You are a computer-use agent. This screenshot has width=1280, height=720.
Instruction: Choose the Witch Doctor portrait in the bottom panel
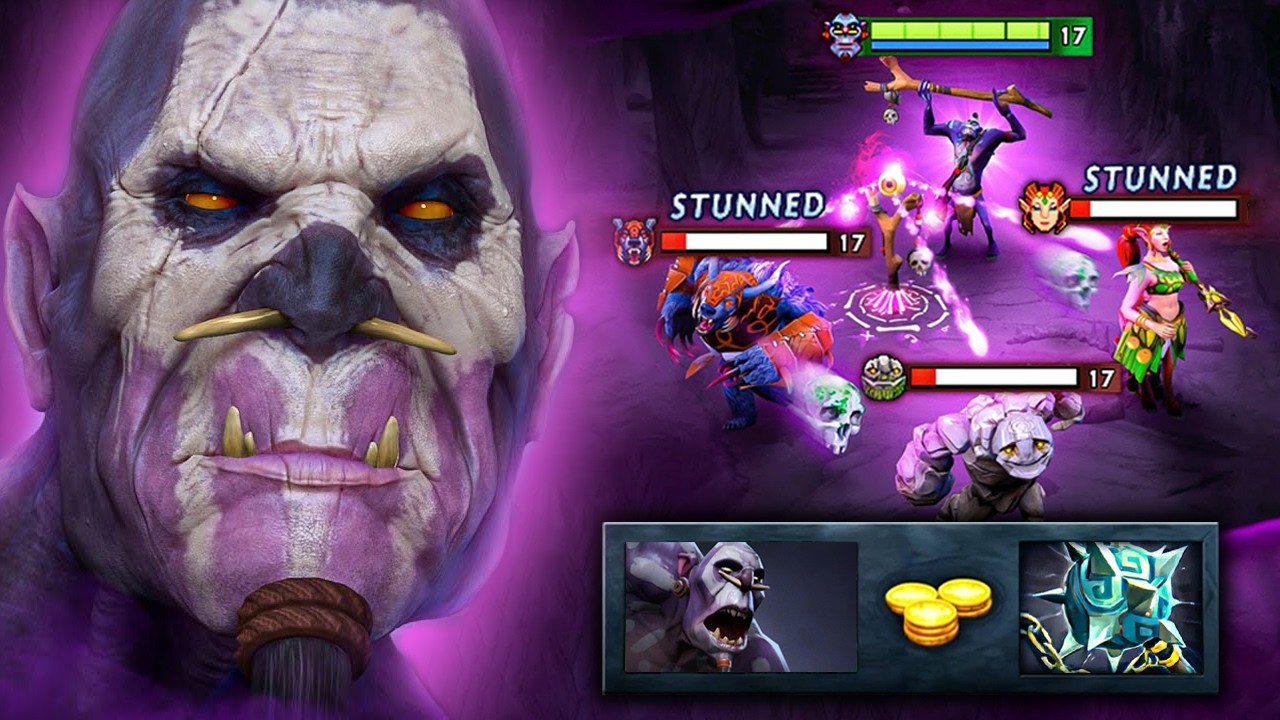point(741,607)
